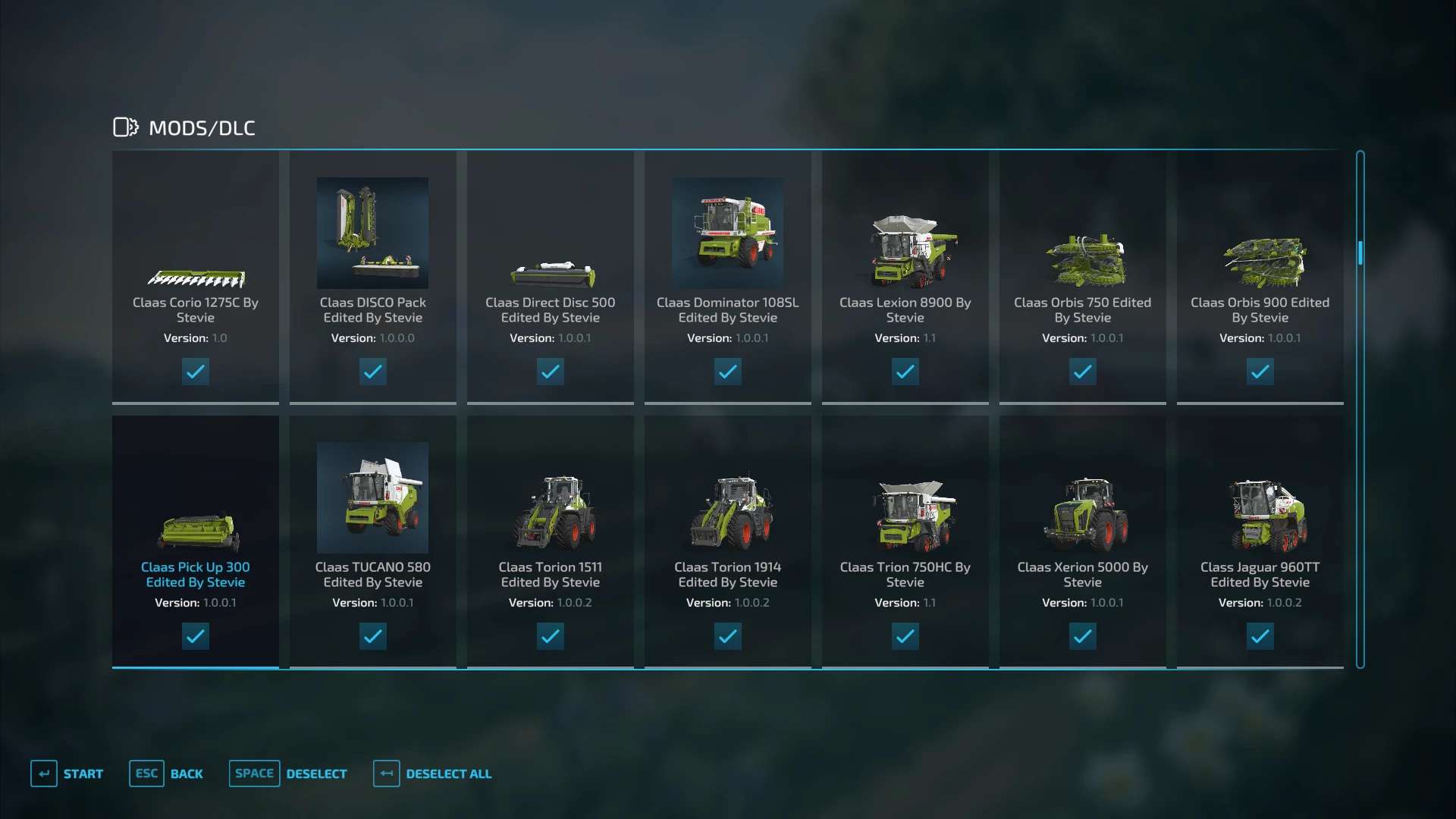This screenshot has width=1456, height=819.
Task: Uncheck the Claas Xerion 5000 mod
Action: tap(1083, 636)
